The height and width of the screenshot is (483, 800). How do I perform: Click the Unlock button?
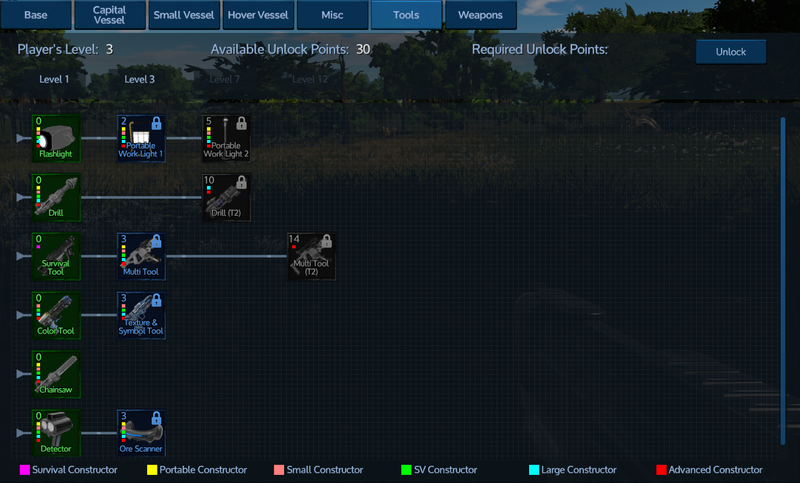(x=730, y=52)
